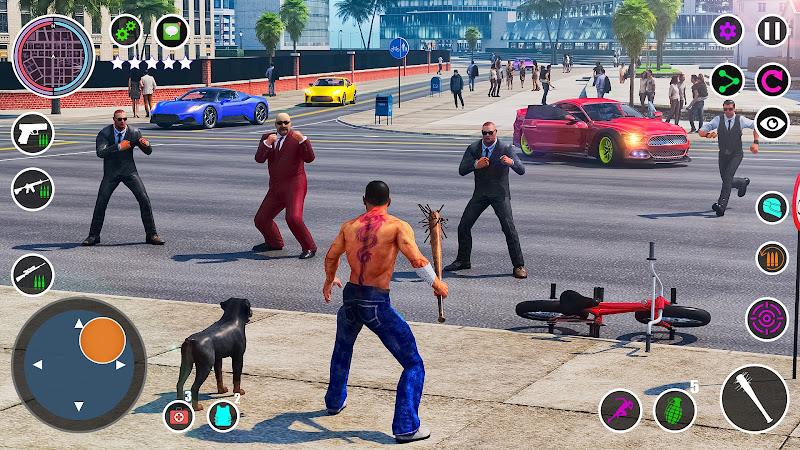The height and width of the screenshot is (450, 800).
Task: Activate the purple crosshair aim button
Action: click(767, 319)
